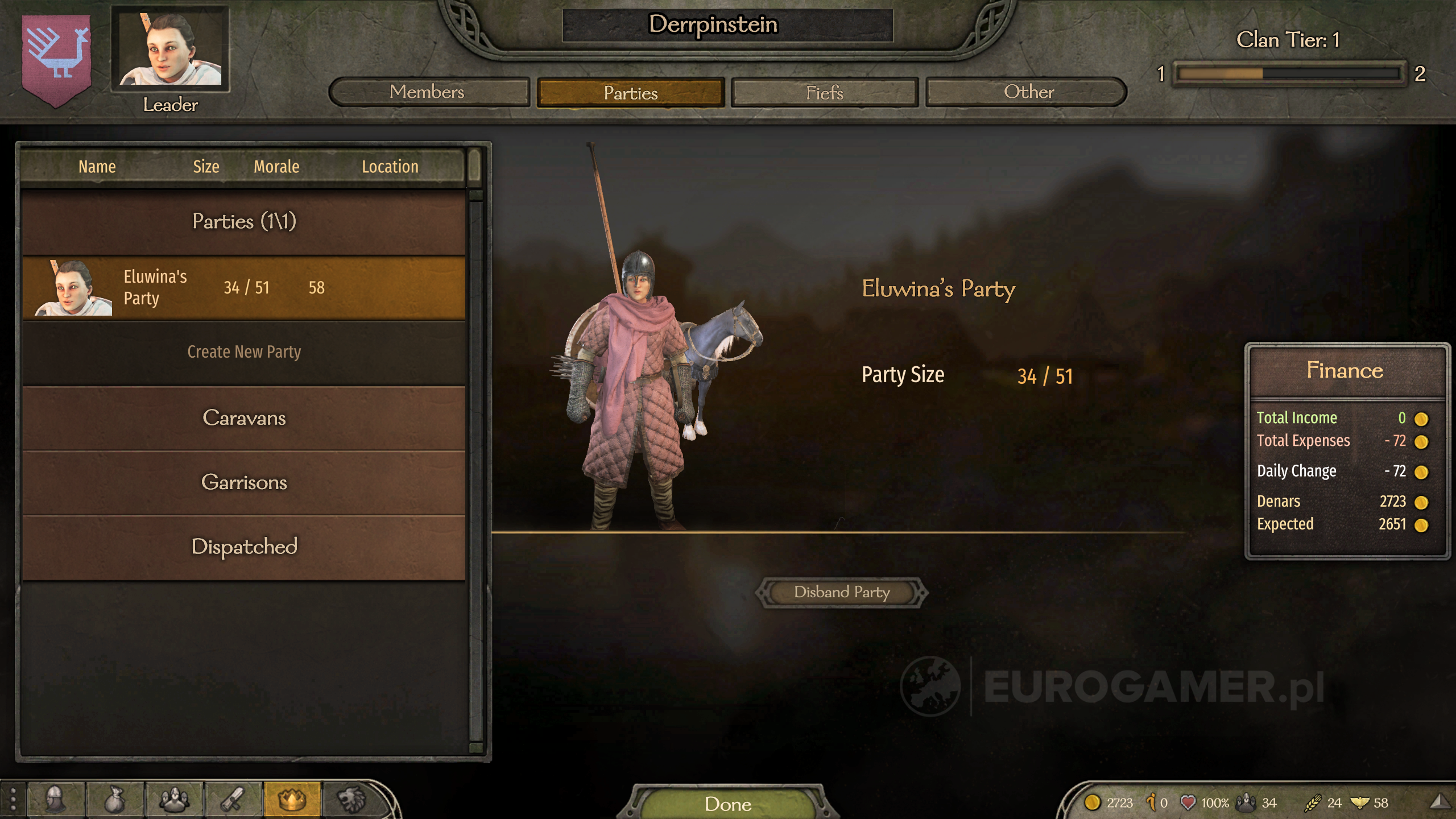Expand the Caravans section
This screenshot has width=1456, height=819.
click(245, 418)
